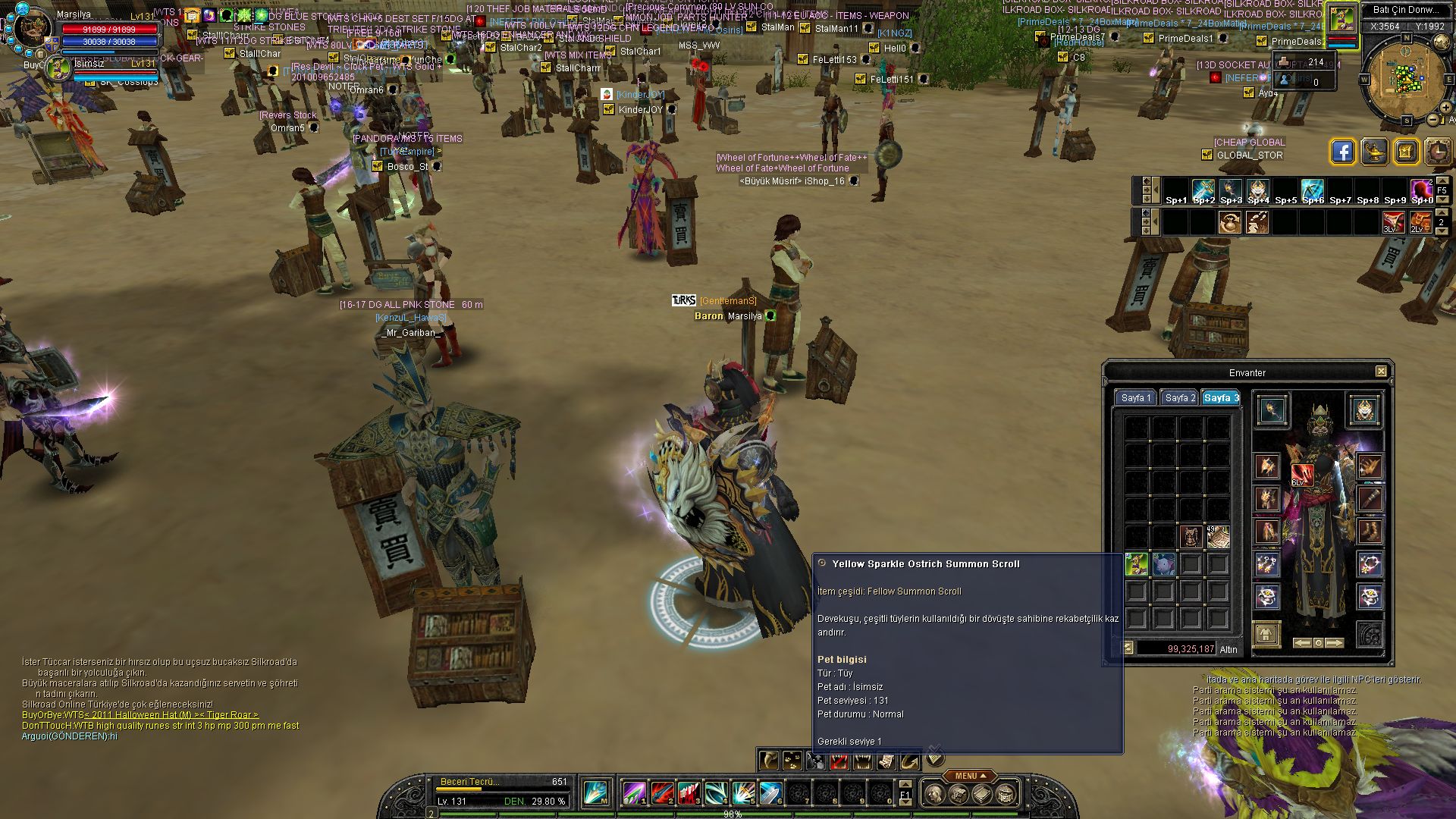Click the paw prints pet command icon
This screenshot has height=819, width=1456.
point(792,760)
